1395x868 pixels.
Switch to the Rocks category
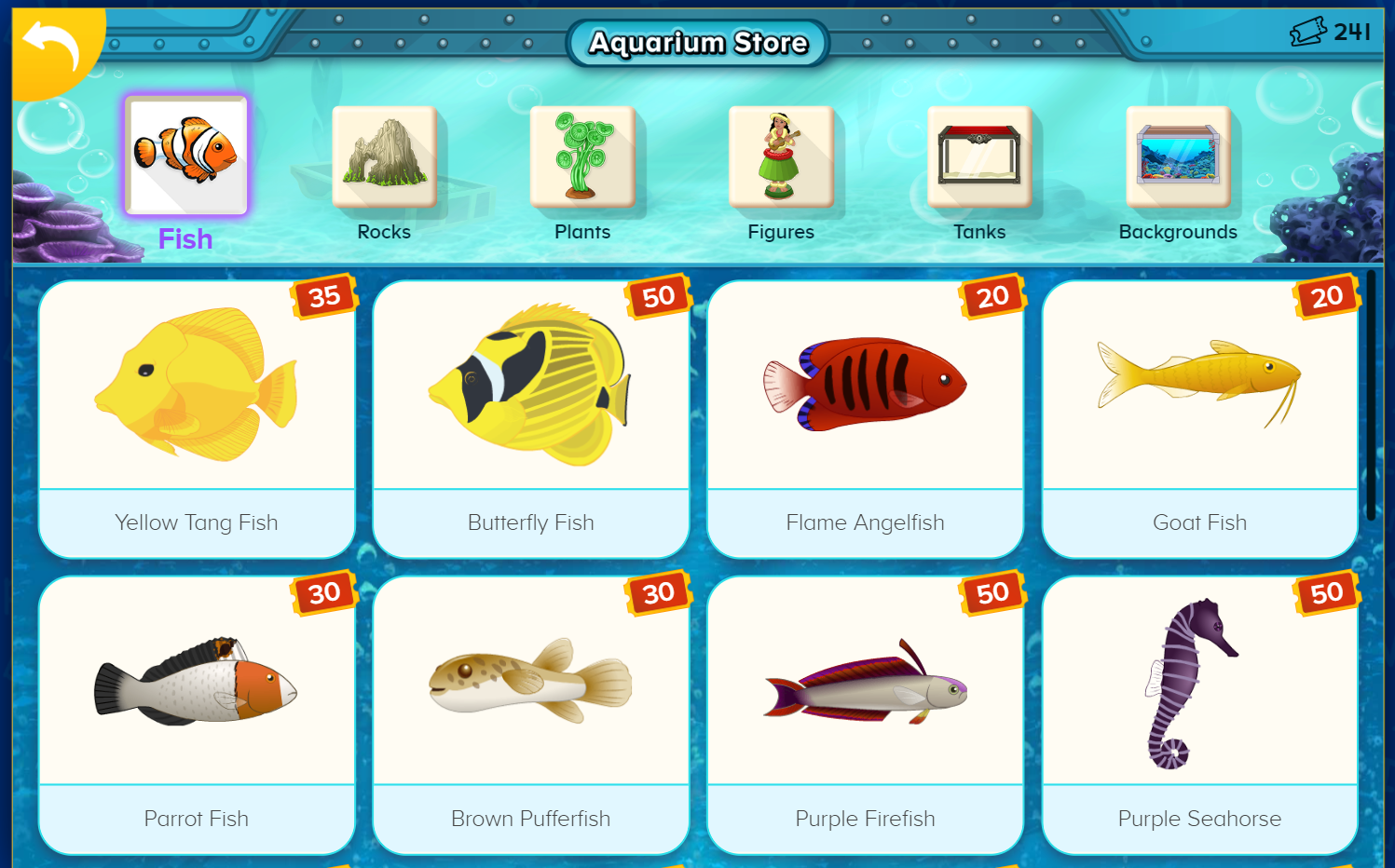384,157
